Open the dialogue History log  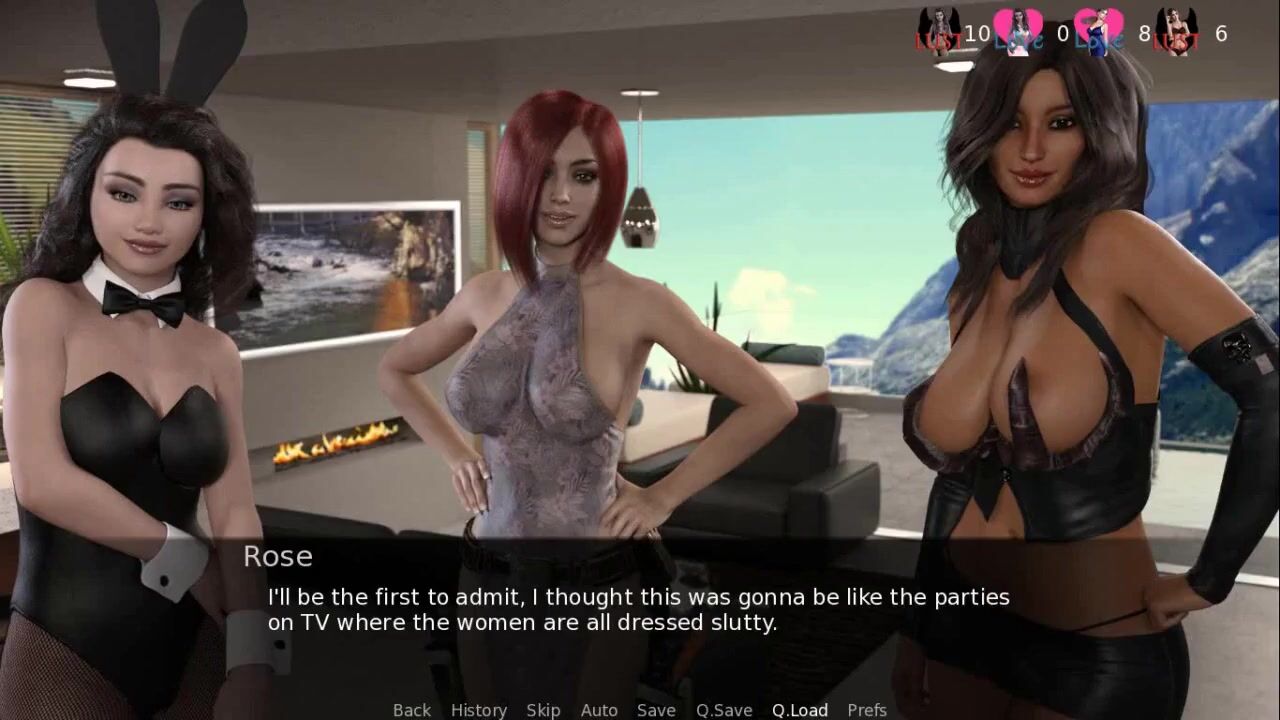click(478, 710)
